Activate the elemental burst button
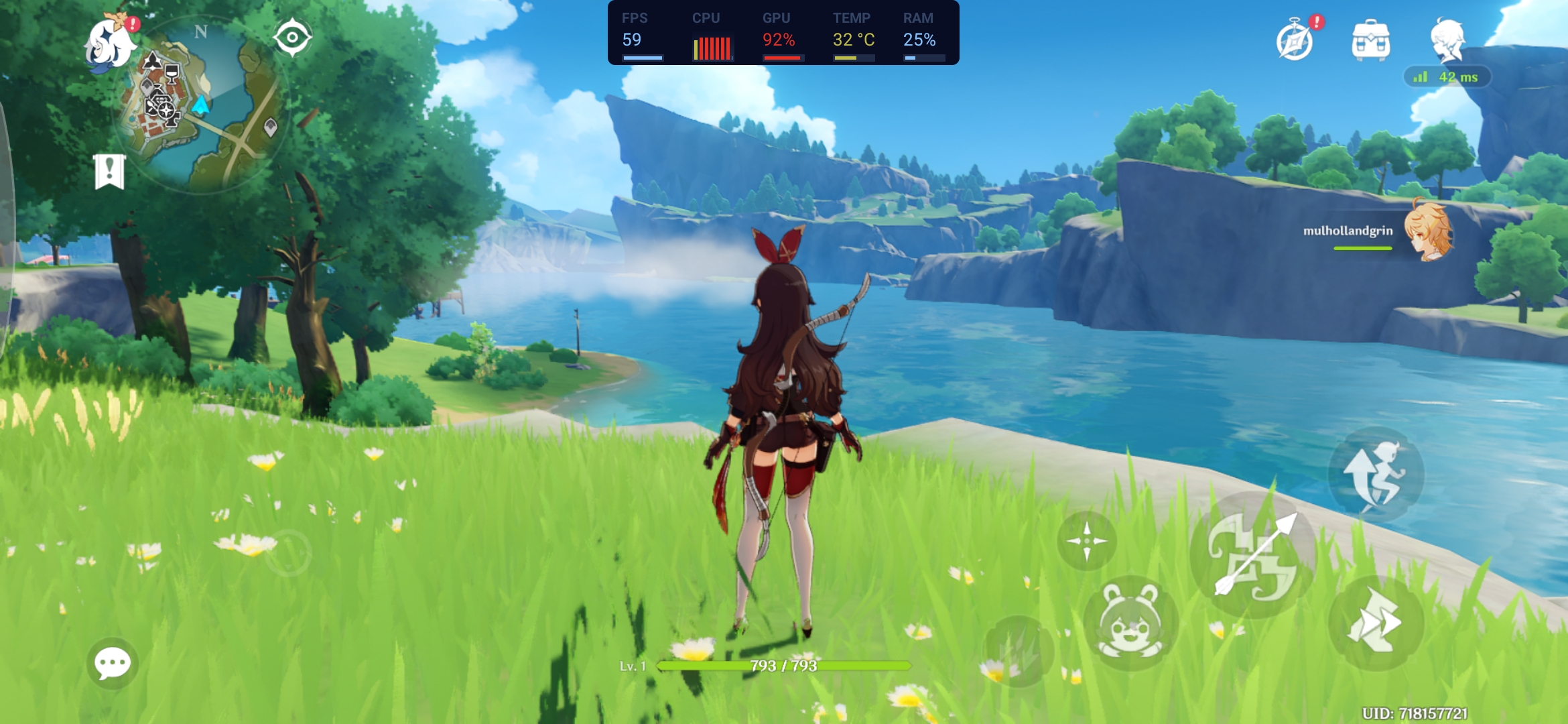The width and height of the screenshot is (1568, 724). pyautogui.click(x=1018, y=650)
